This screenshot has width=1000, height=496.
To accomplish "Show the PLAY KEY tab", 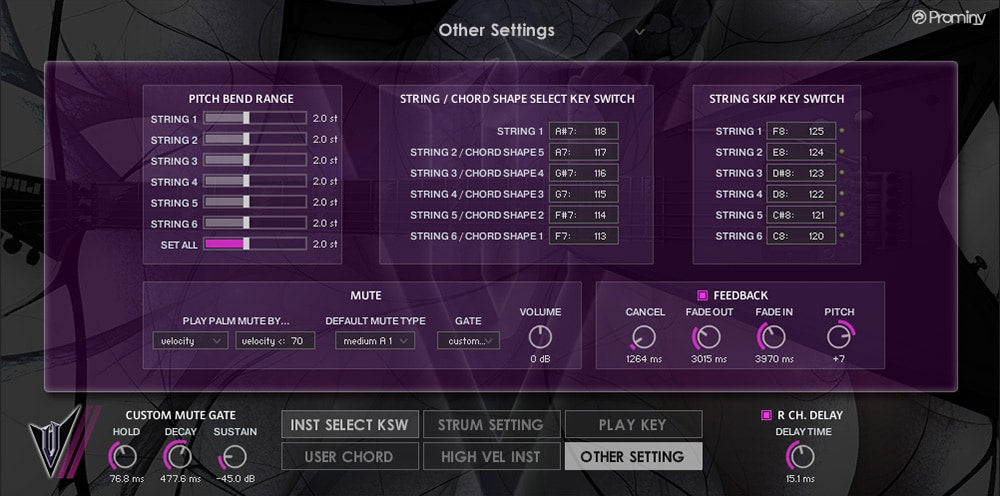I will 632,424.
